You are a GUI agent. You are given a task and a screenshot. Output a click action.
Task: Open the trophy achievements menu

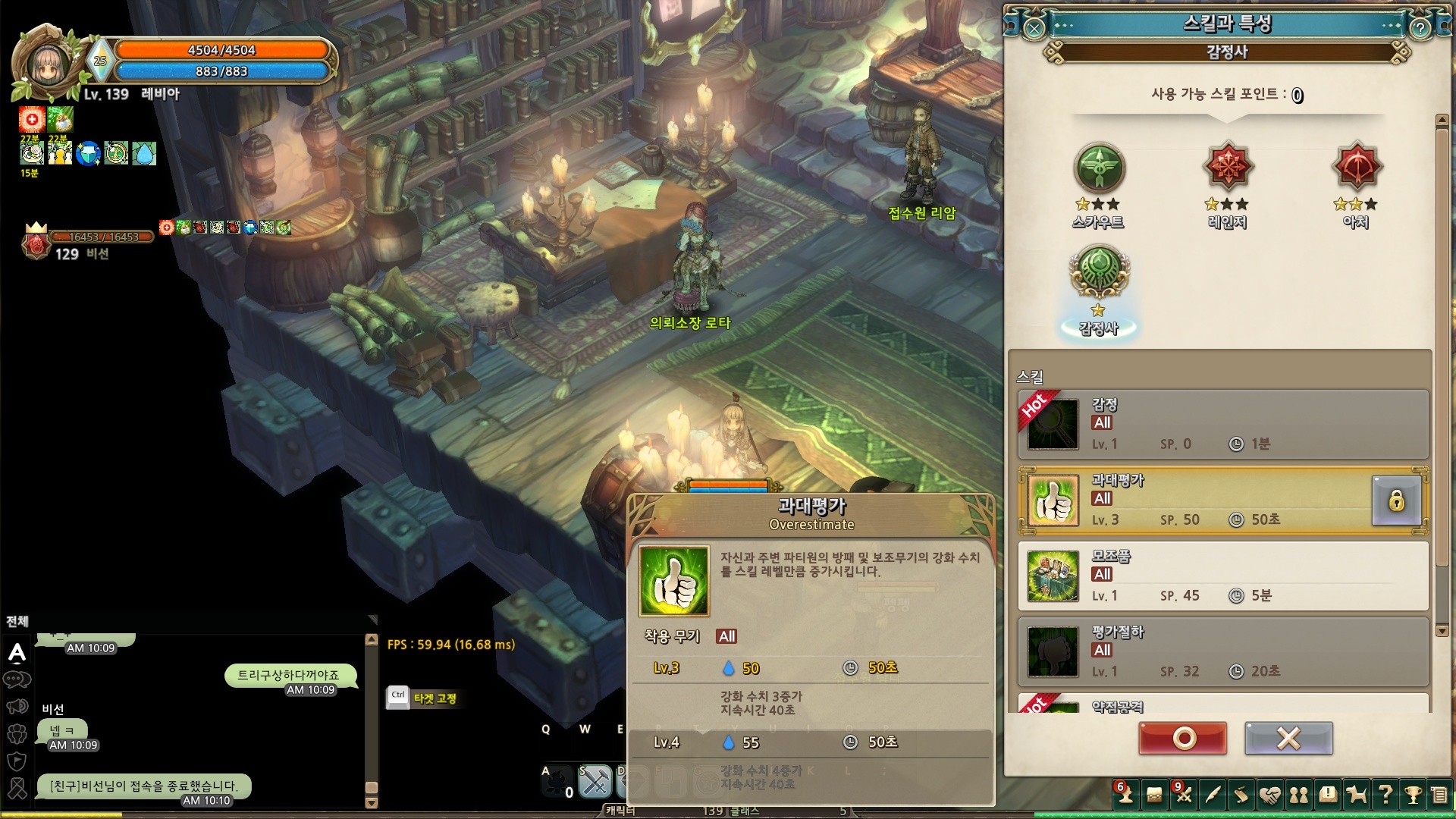[1413, 795]
